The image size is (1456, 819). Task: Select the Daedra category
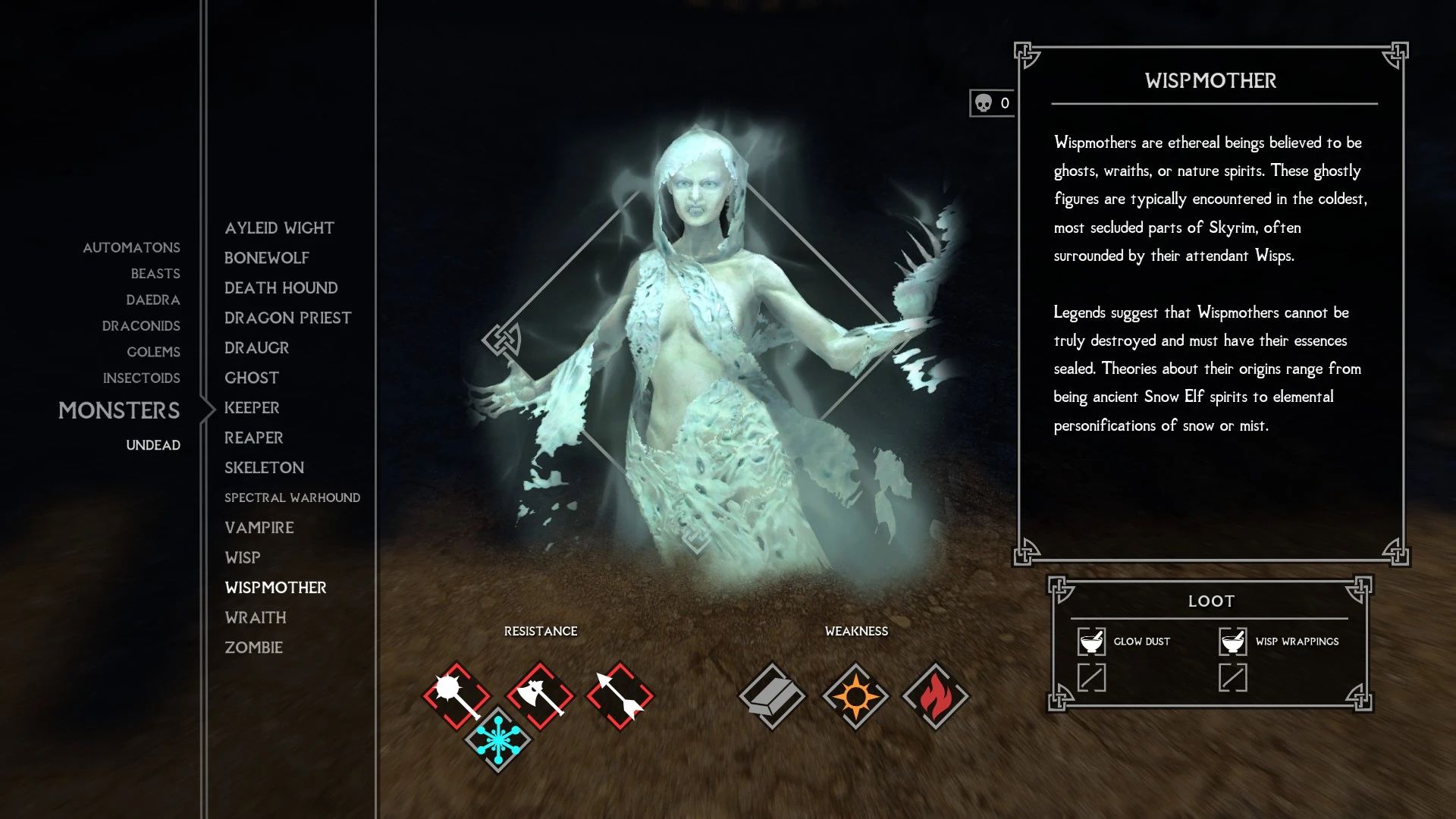pos(154,300)
